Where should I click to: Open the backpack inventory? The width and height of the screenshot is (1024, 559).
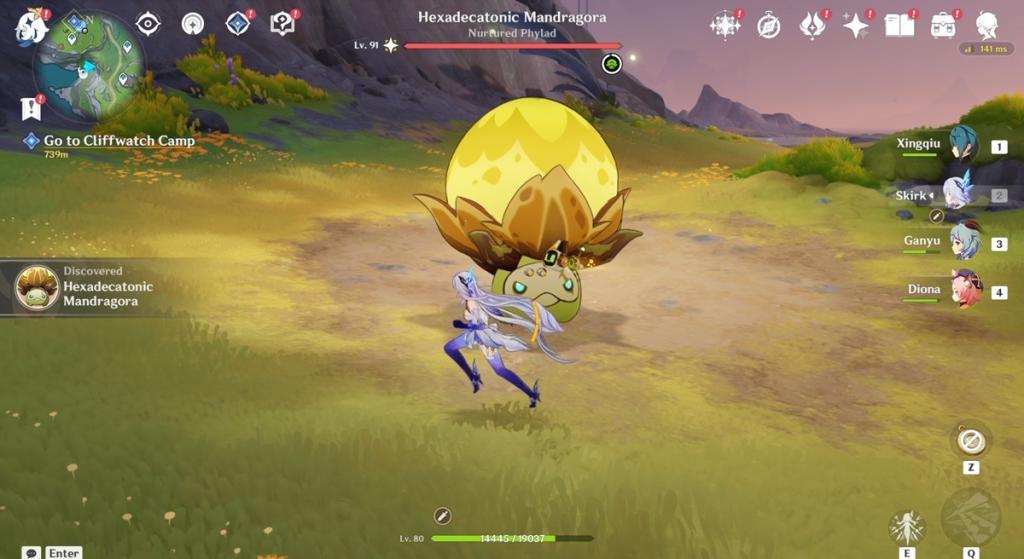[942, 25]
